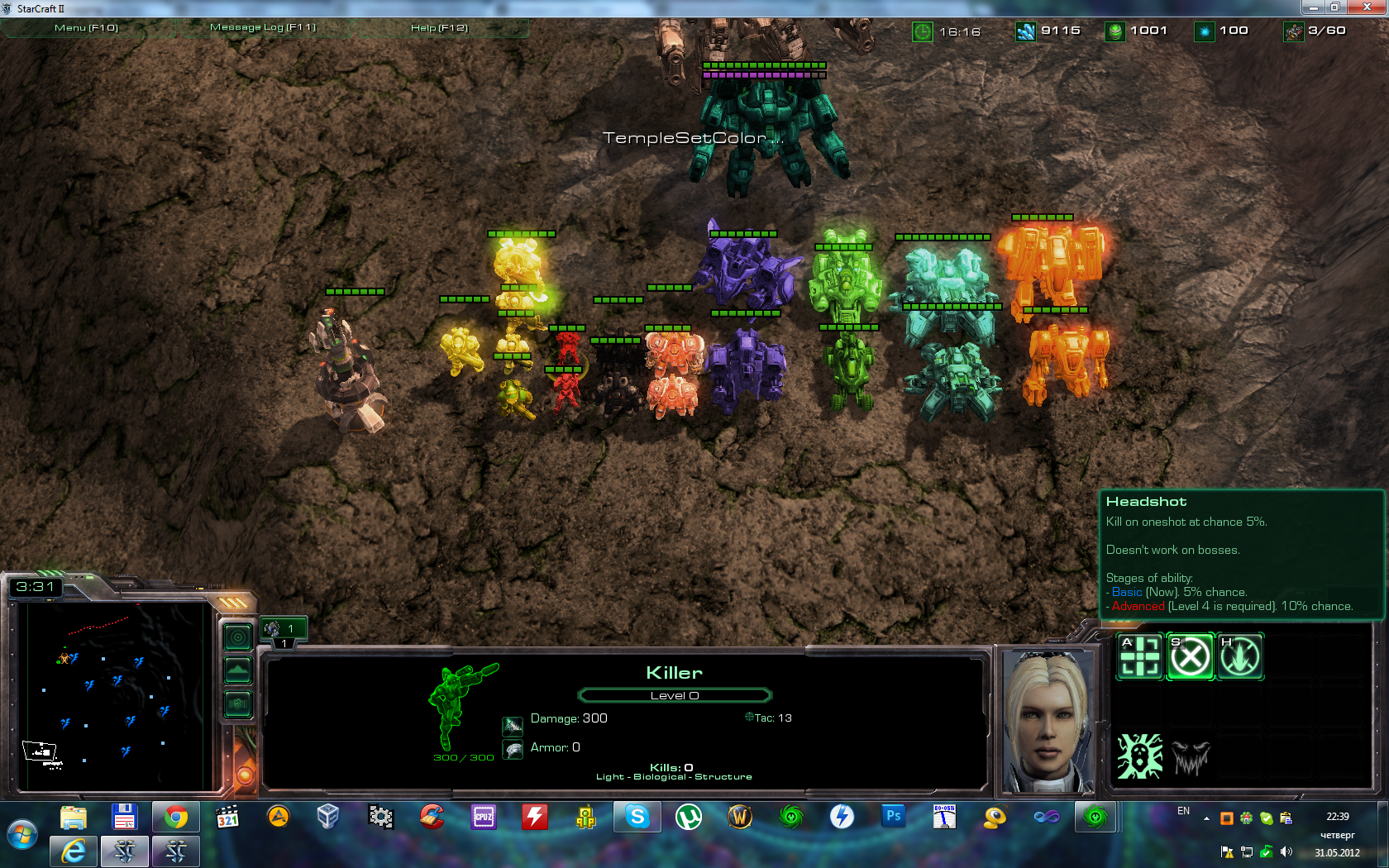Activate the minimap ping button

pyautogui.click(x=238, y=637)
